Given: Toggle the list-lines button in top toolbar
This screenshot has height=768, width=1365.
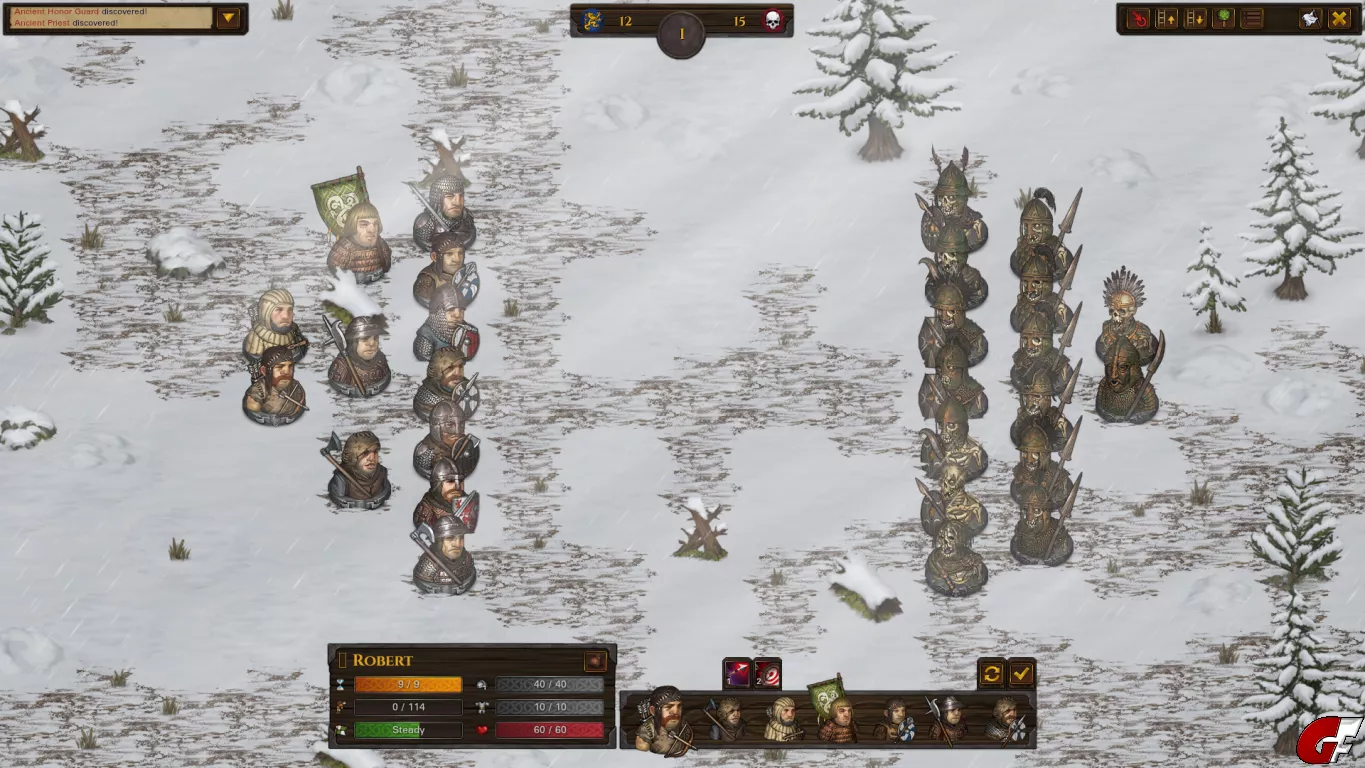Looking at the screenshot, I should click(1252, 18).
